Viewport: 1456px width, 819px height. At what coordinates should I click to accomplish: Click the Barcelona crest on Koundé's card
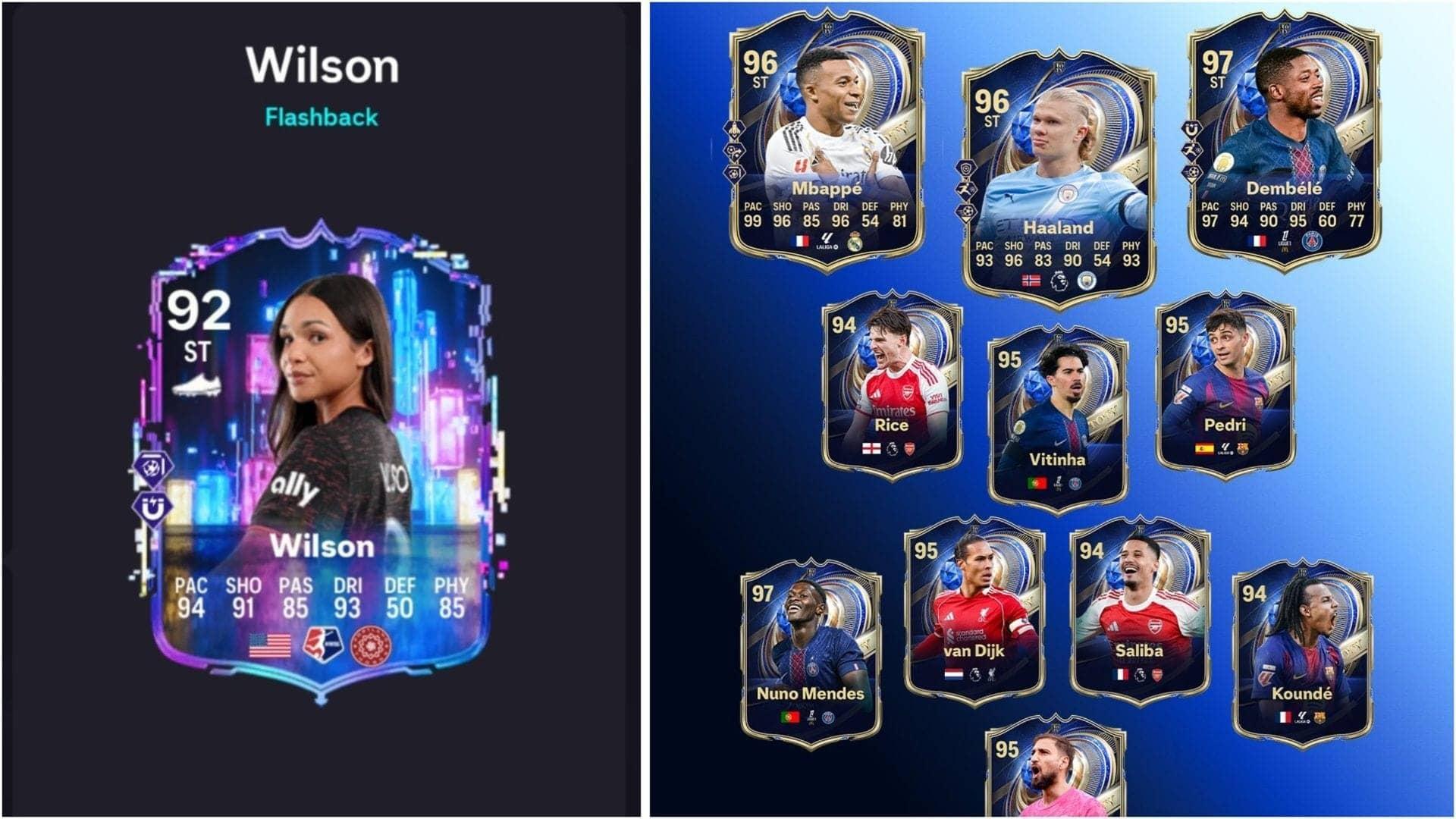1319,718
